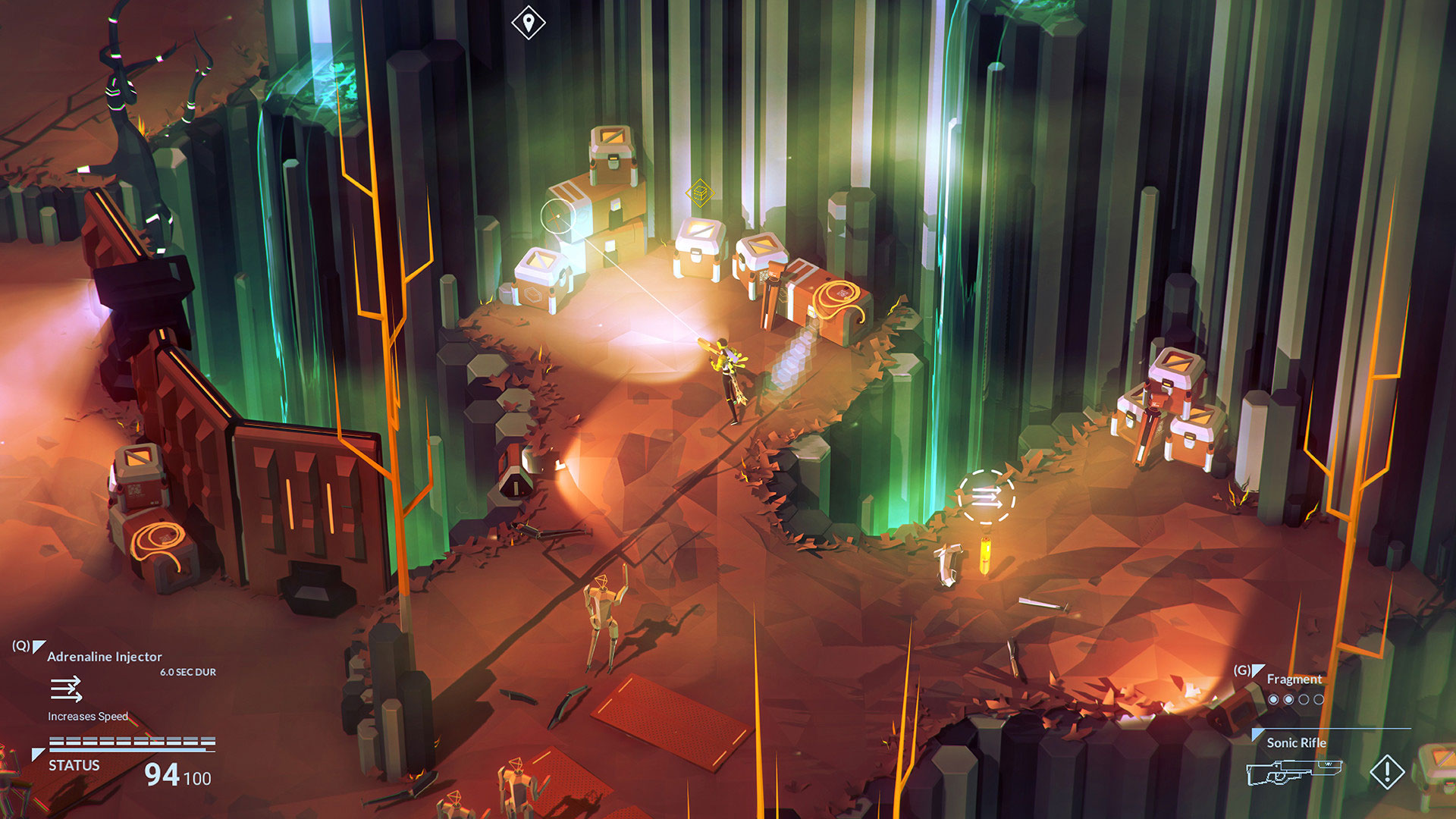1456x819 pixels.
Task: Expand the Adrenaline Injector corner triangle
Action: (39, 646)
